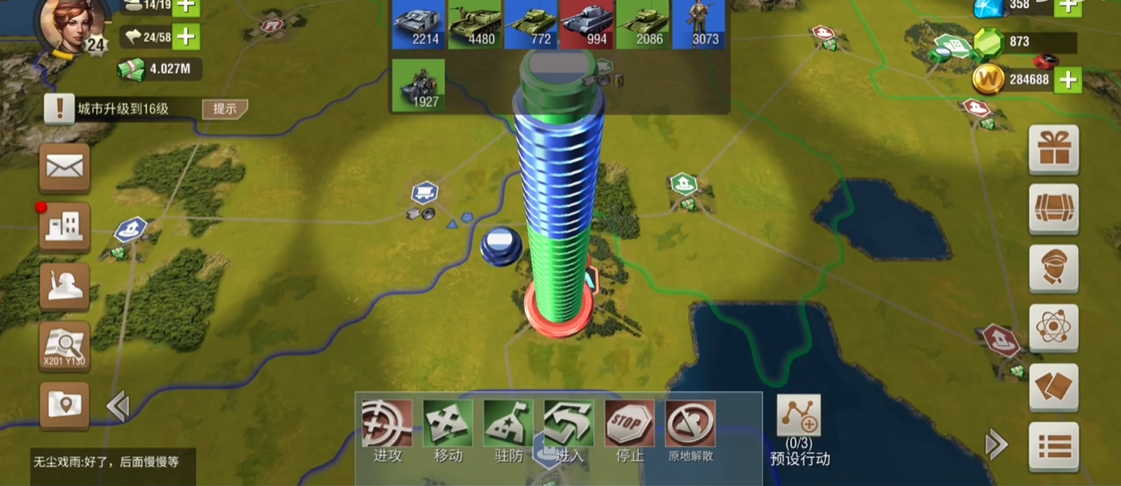Open the wooden barrel supplies icon
This screenshot has height=486, width=1121.
click(x=1054, y=209)
